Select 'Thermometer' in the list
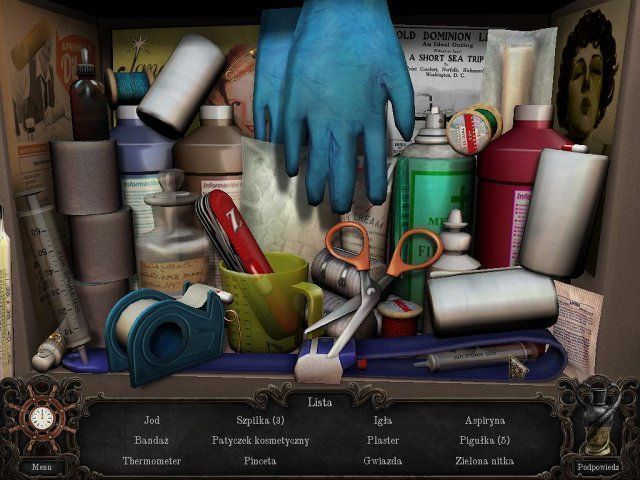 tap(152, 461)
